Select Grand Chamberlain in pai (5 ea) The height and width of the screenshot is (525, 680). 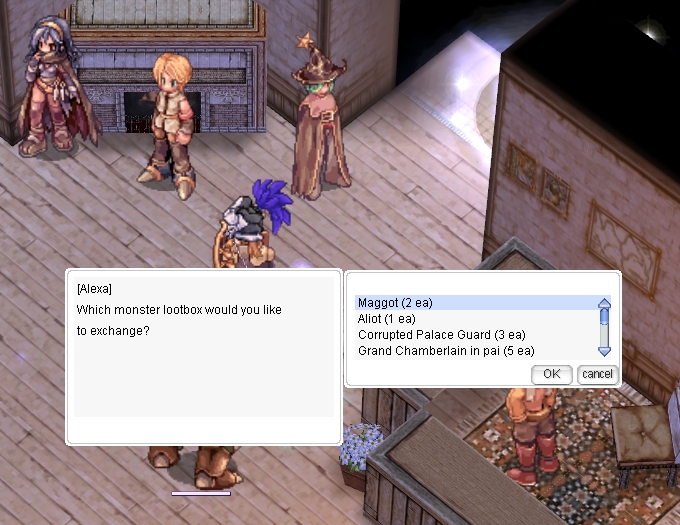tap(446, 351)
